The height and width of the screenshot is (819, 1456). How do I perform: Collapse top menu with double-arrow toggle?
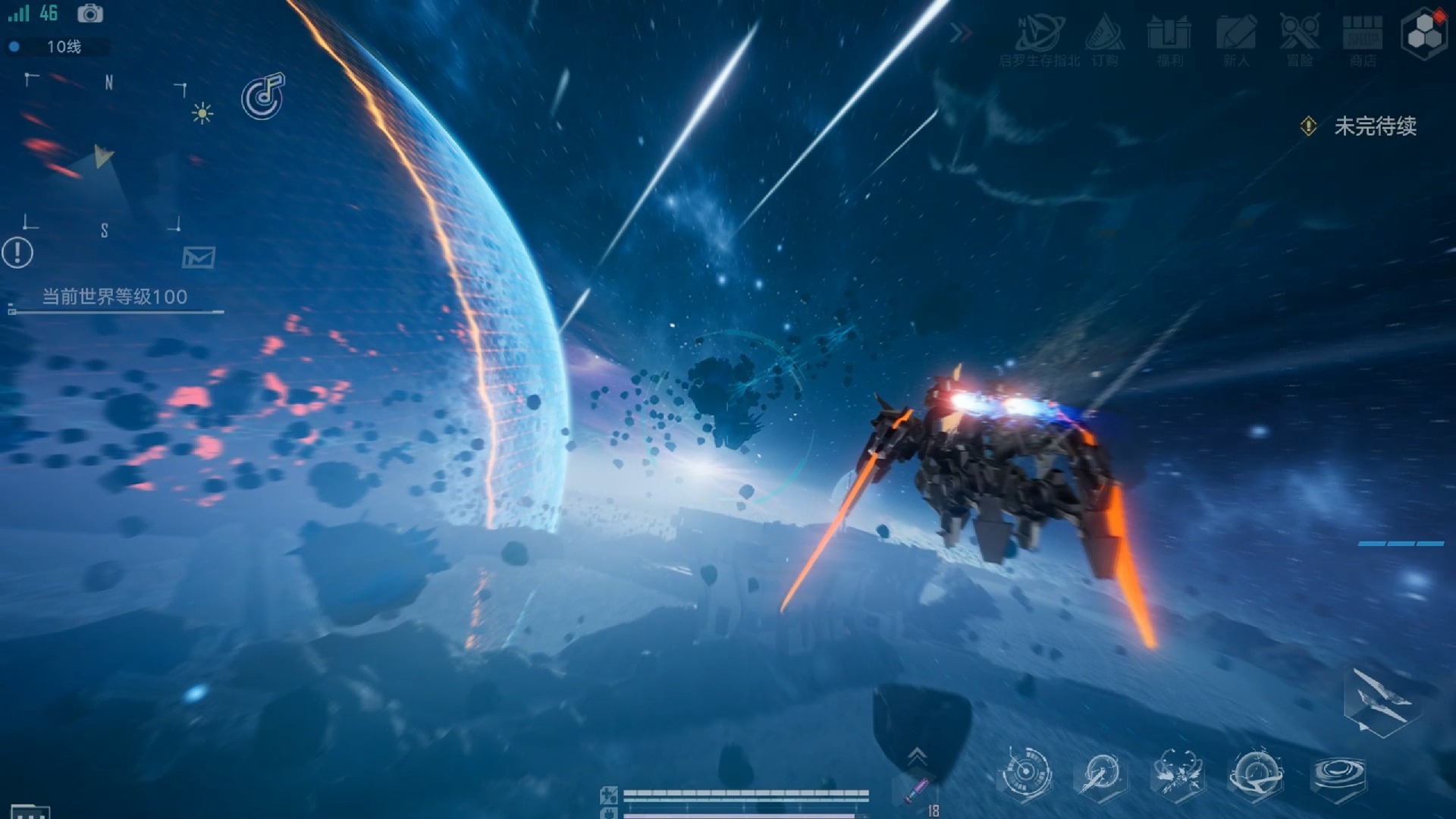coord(961,33)
